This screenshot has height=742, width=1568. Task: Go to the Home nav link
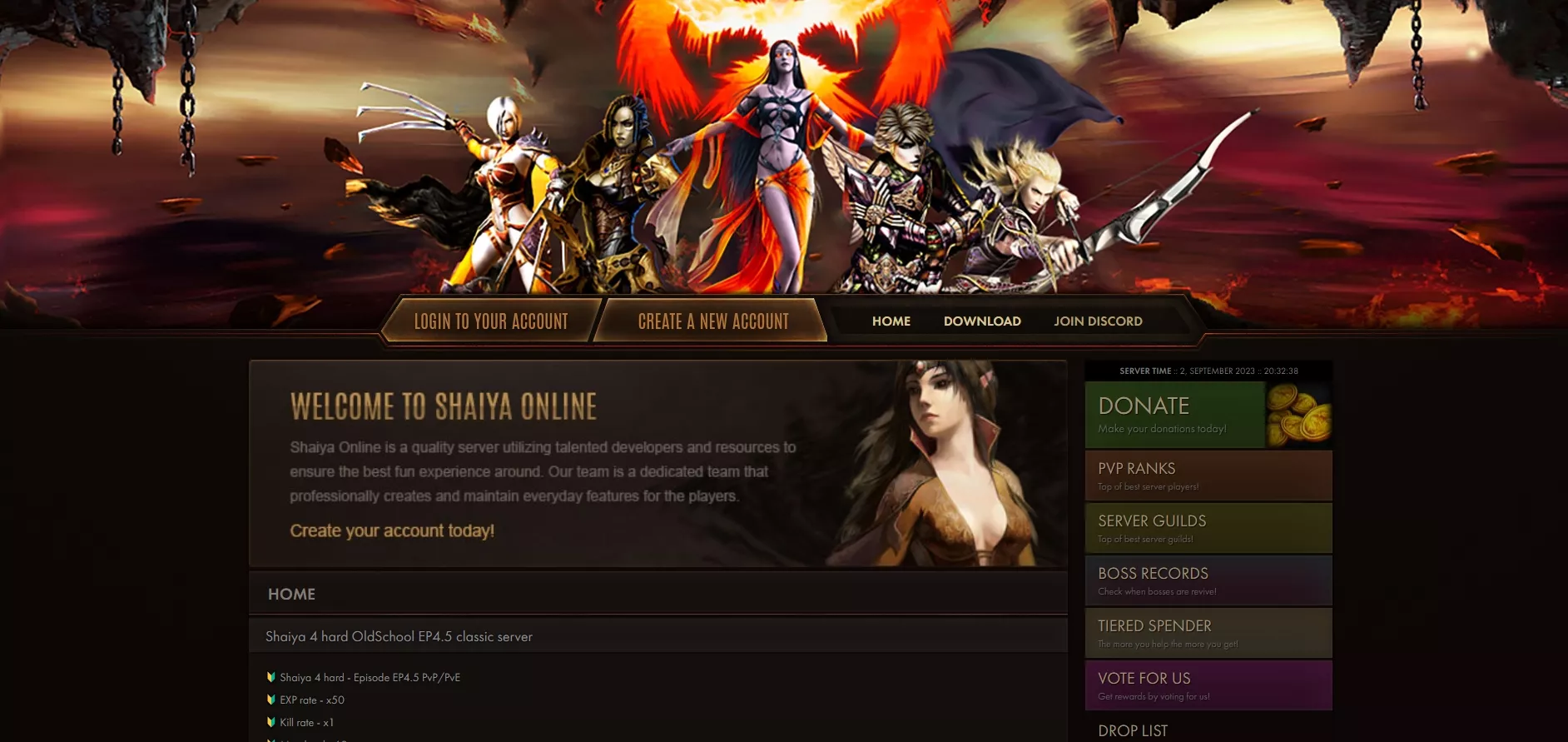click(x=891, y=321)
